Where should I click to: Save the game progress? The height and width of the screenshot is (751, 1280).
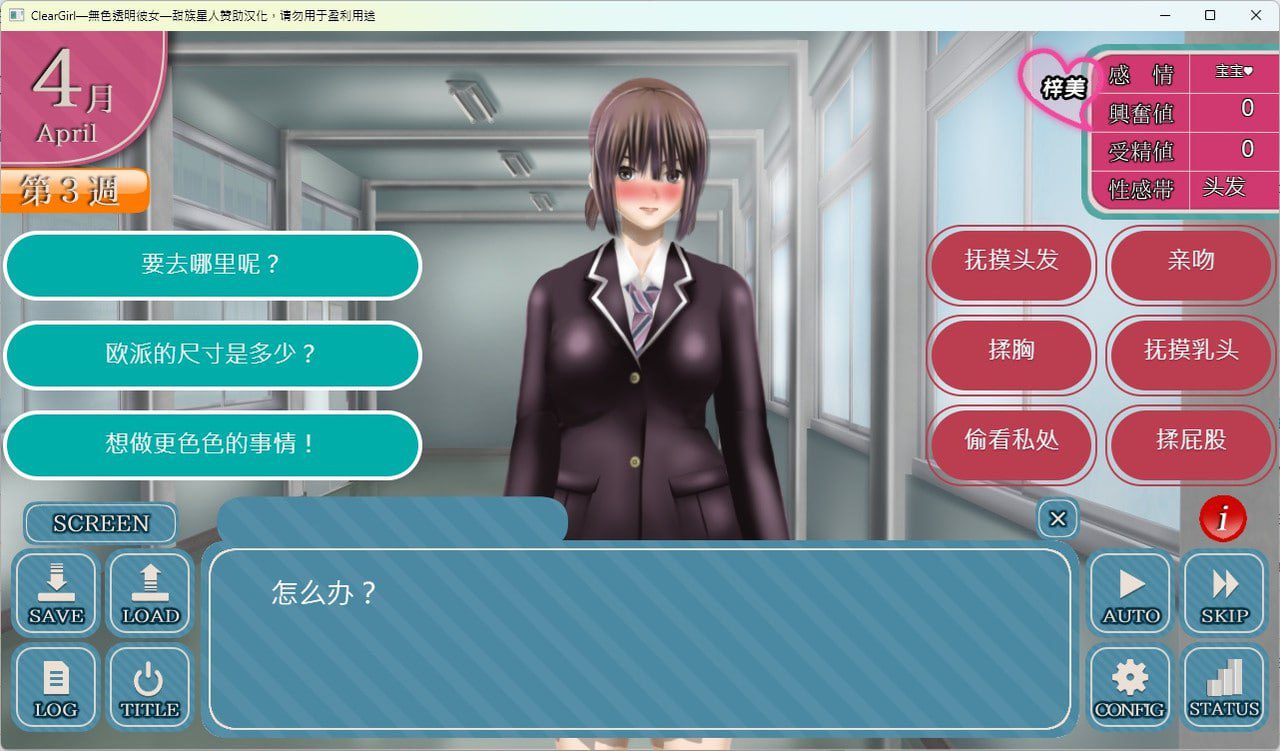(55, 593)
